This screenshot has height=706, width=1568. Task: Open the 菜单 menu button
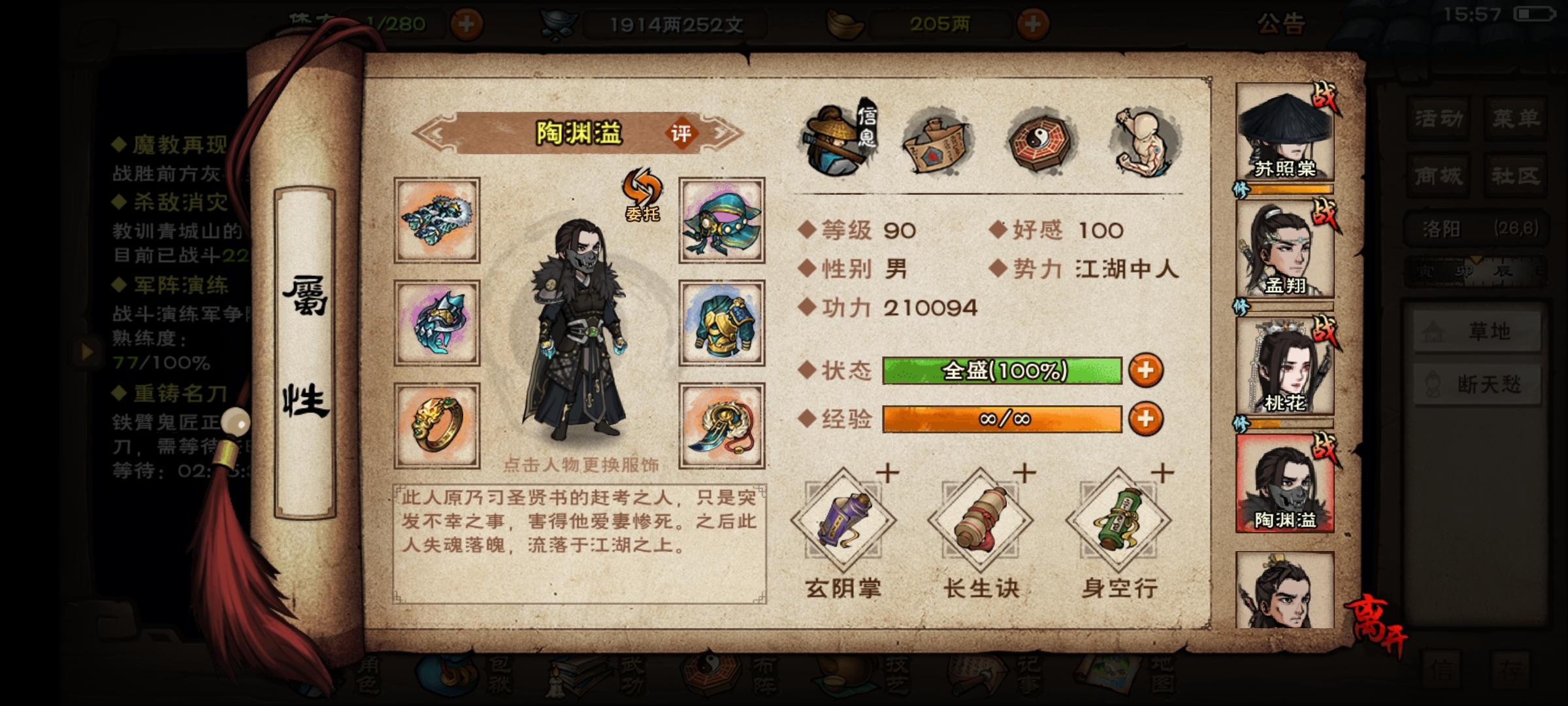tap(1516, 118)
